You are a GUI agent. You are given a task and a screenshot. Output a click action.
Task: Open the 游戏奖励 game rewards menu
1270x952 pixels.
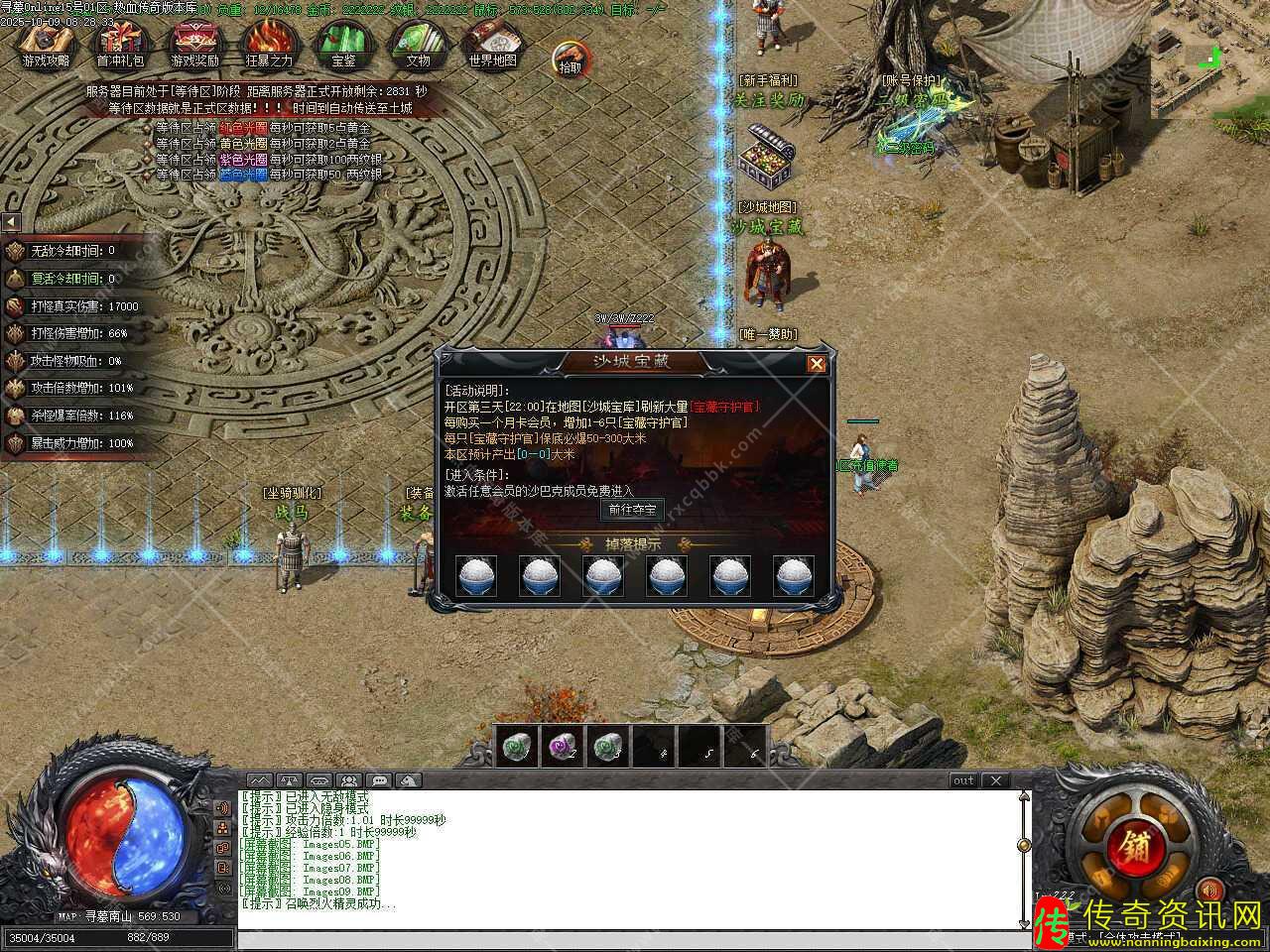point(194,44)
